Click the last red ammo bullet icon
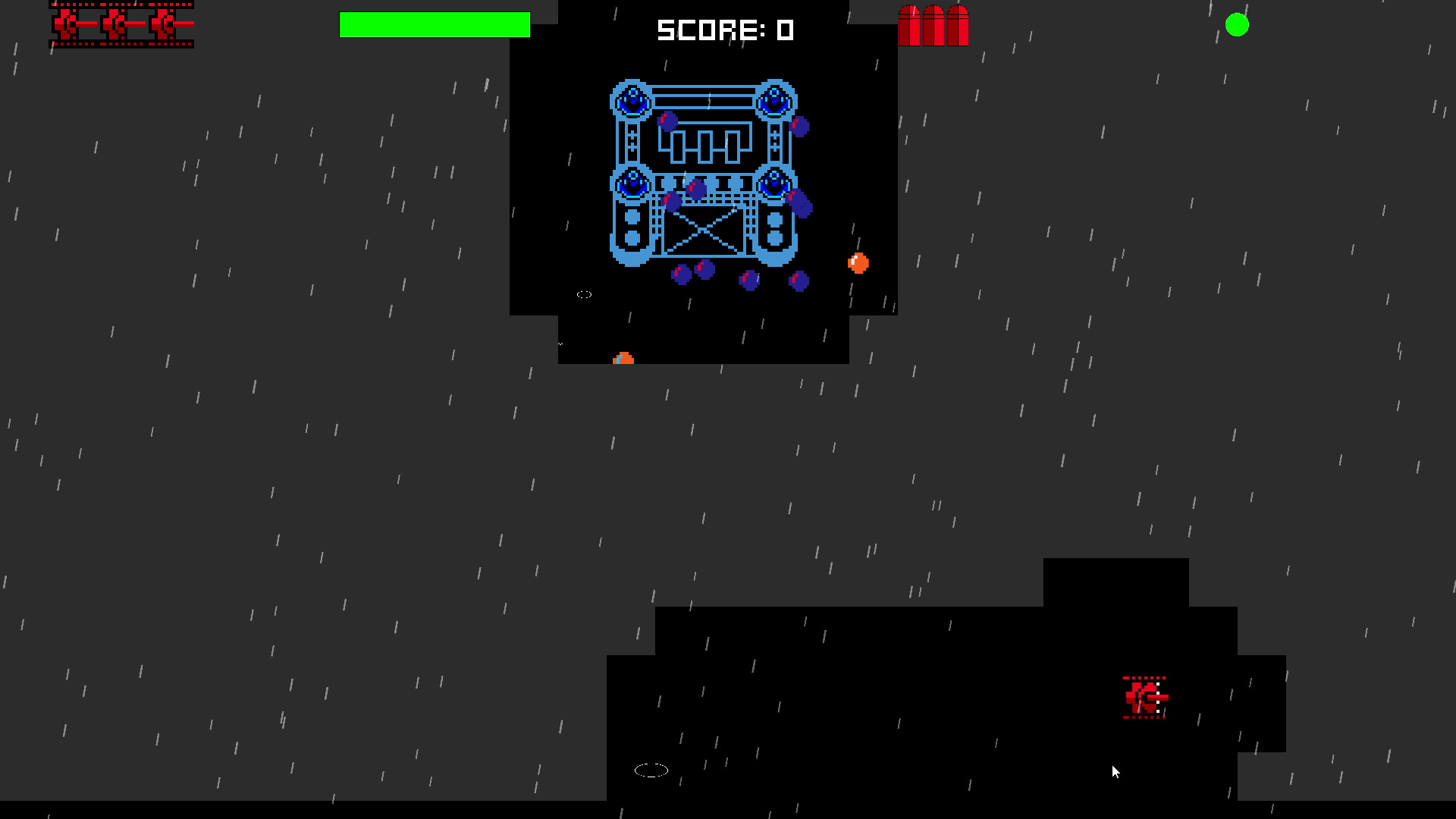The width and height of the screenshot is (1456, 819). pos(958,24)
